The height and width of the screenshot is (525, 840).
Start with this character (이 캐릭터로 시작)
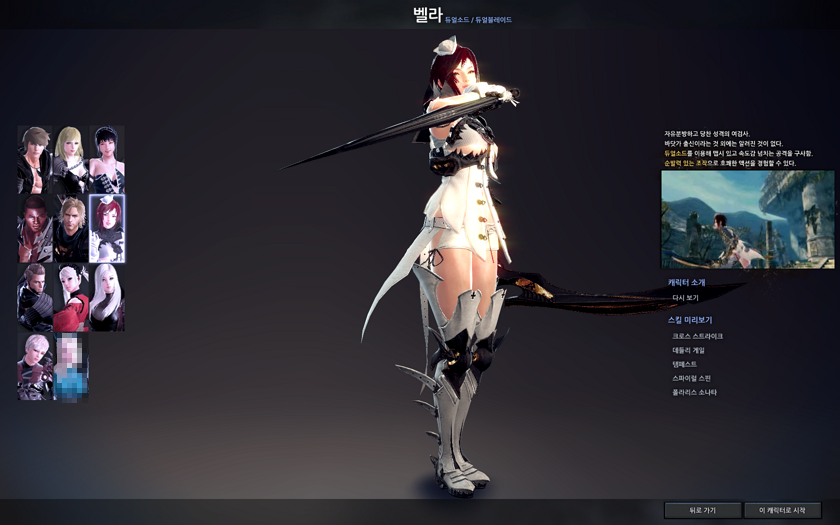tap(782, 510)
